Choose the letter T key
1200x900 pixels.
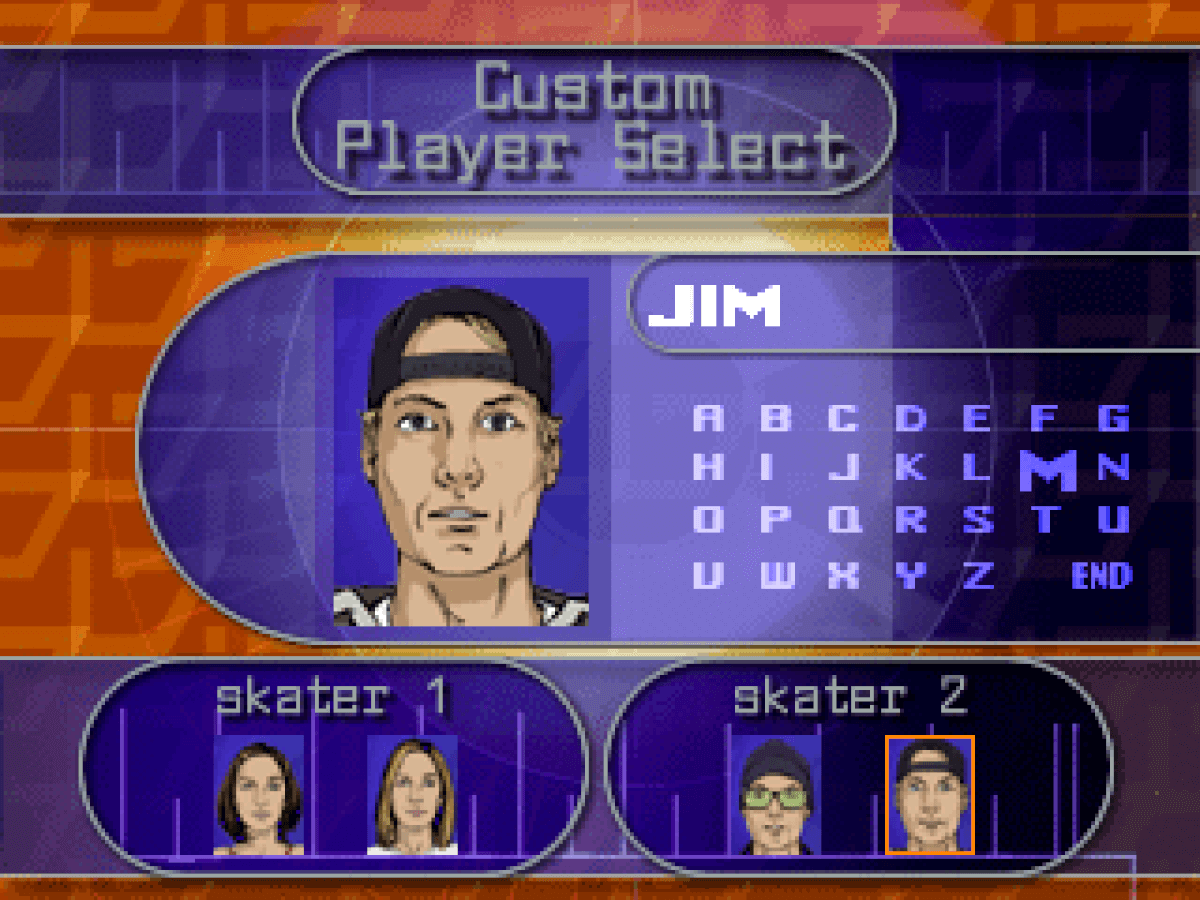pyautogui.click(x=1046, y=520)
